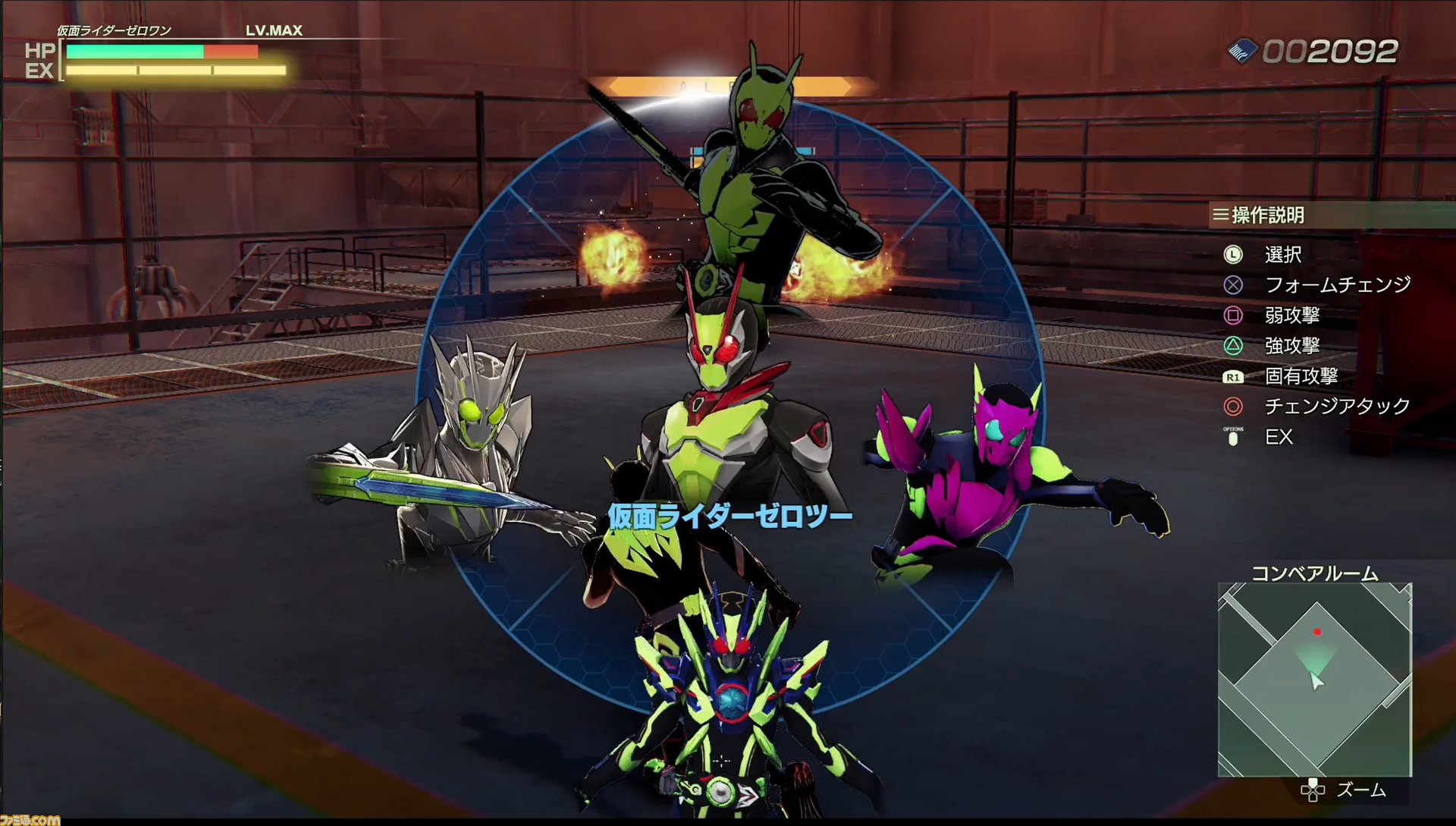Pick the silver Metal Cluster Hopper form
Screen dimensions: 1456x826
click(469, 448)
